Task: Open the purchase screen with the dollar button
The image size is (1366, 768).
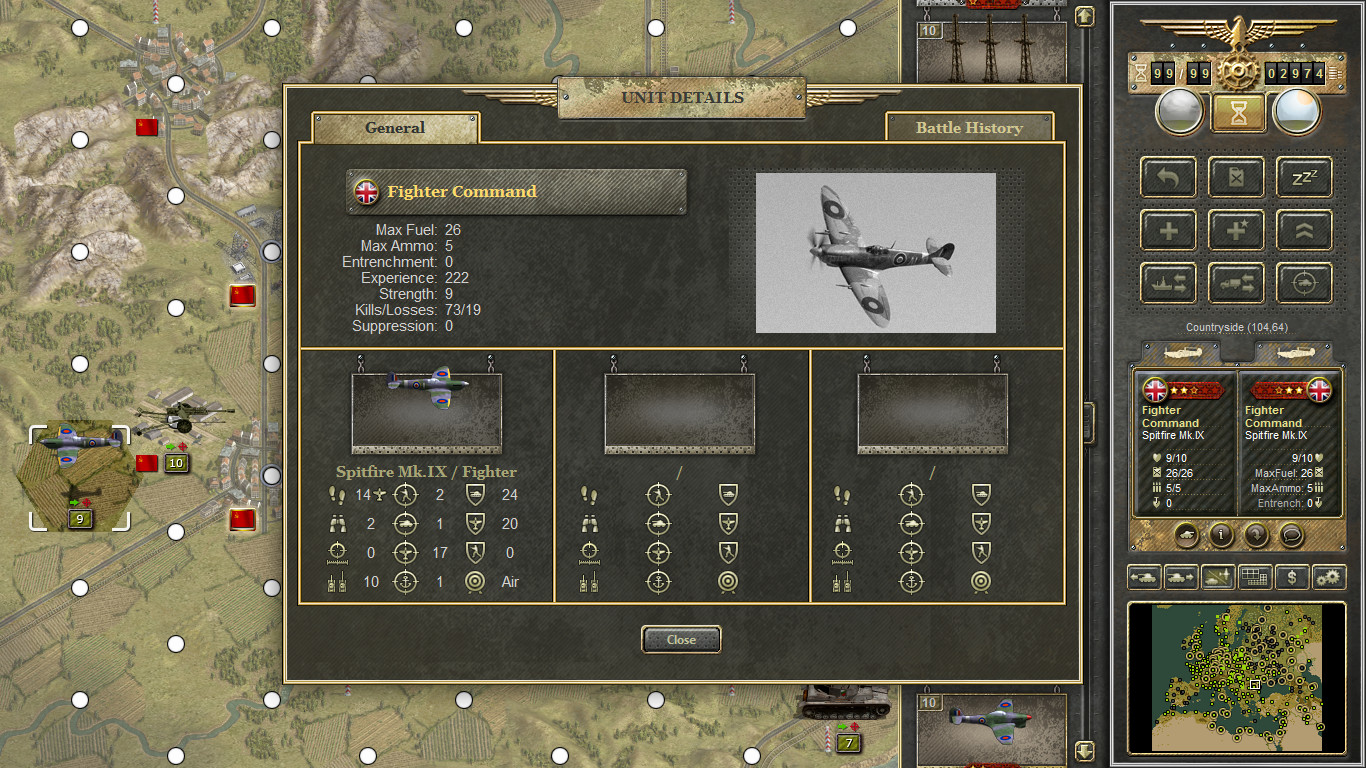Action: point(1292,577)
